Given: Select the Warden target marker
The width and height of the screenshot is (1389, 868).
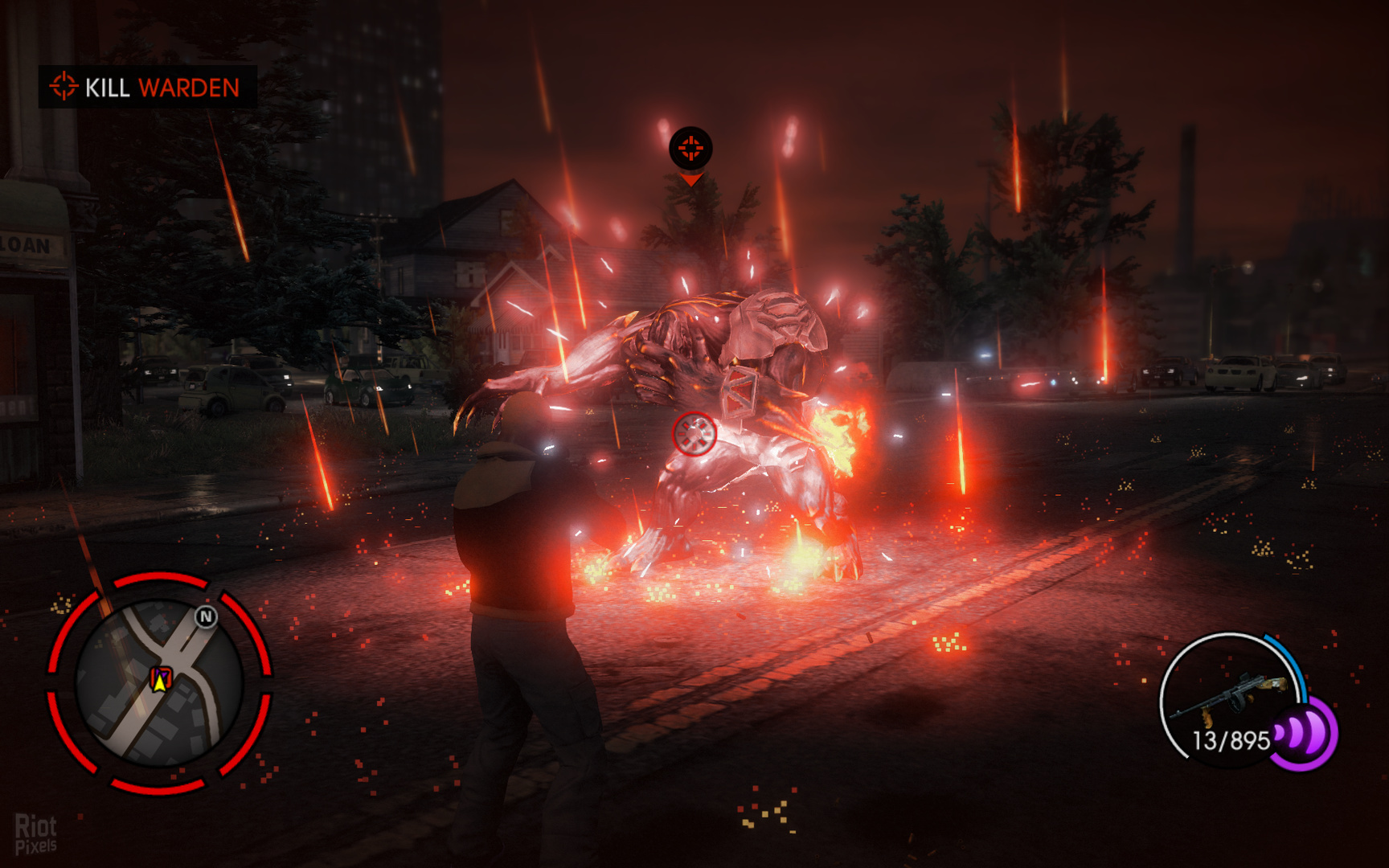Looking at the screenshot, I should (690, 149).
